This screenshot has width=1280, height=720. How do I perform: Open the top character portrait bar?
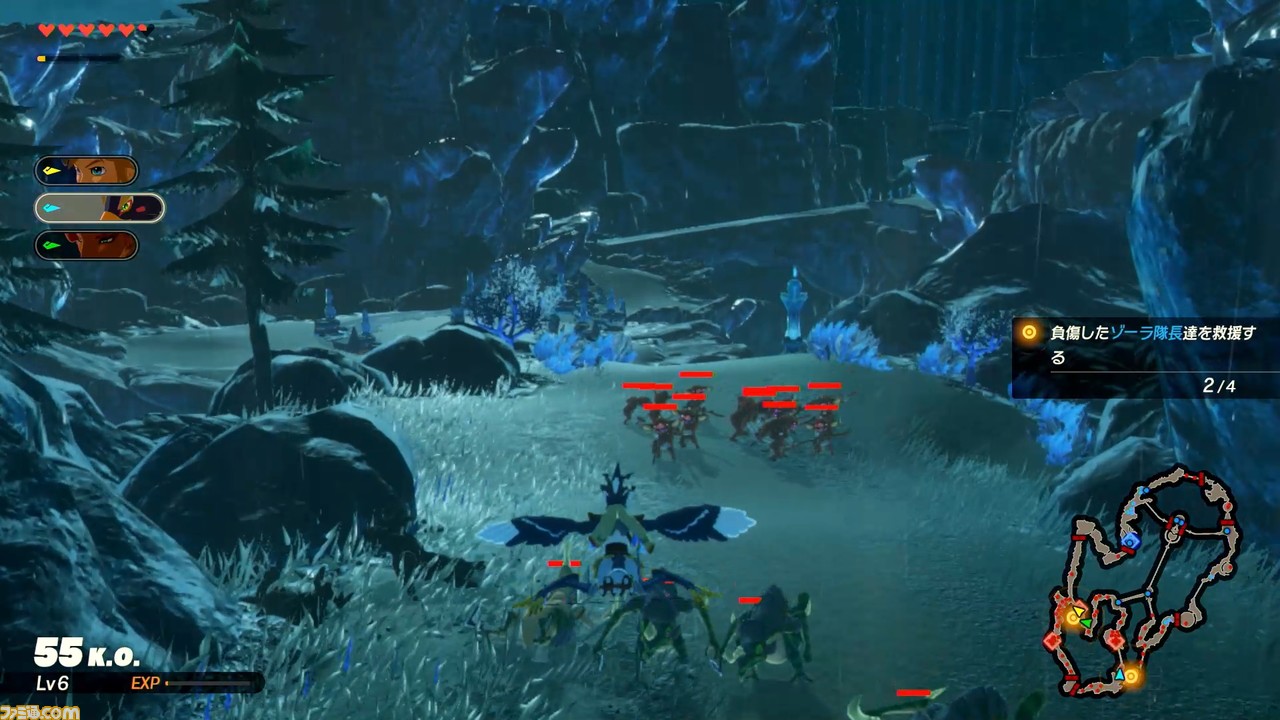pos(85,170)
